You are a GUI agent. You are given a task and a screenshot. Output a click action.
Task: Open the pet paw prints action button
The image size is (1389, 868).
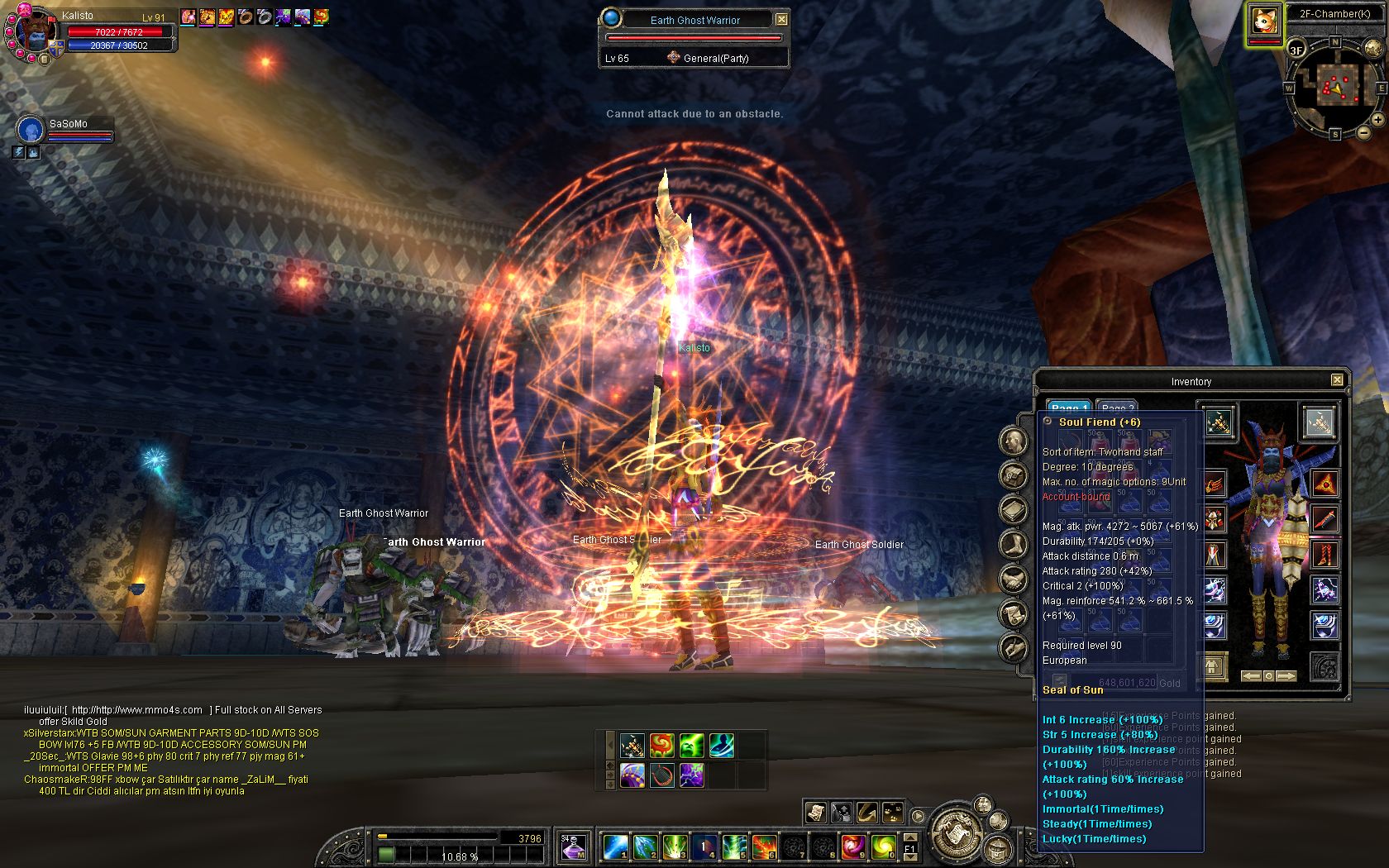pos(893,812)
